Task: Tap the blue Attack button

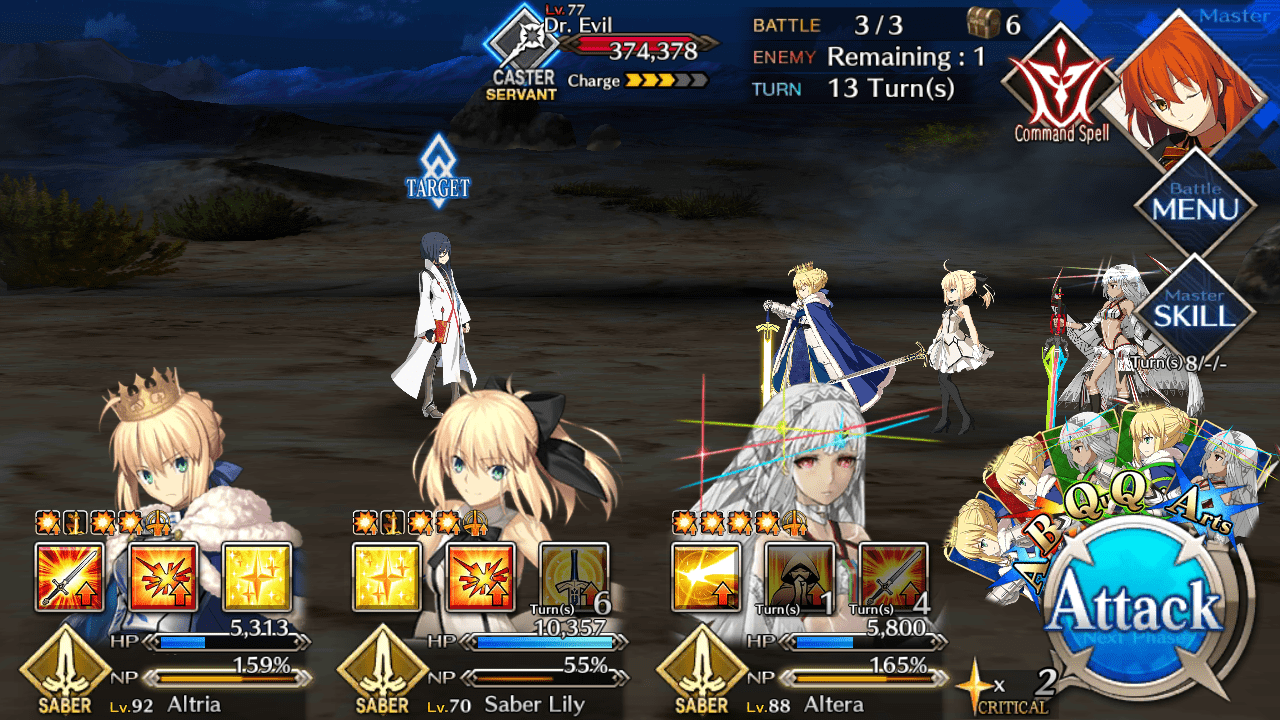Action: pyautogui.click(x=1136, y=607)
